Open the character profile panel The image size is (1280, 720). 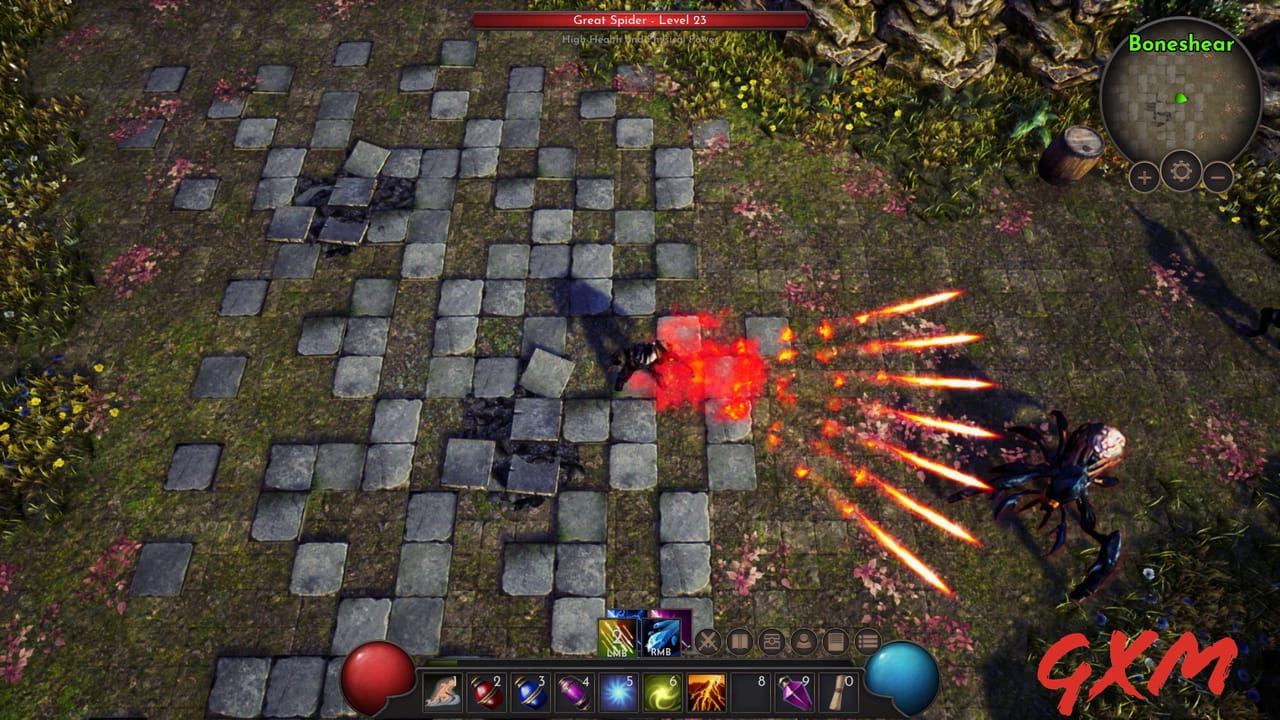pyautogui.click(x=803, y=642)
